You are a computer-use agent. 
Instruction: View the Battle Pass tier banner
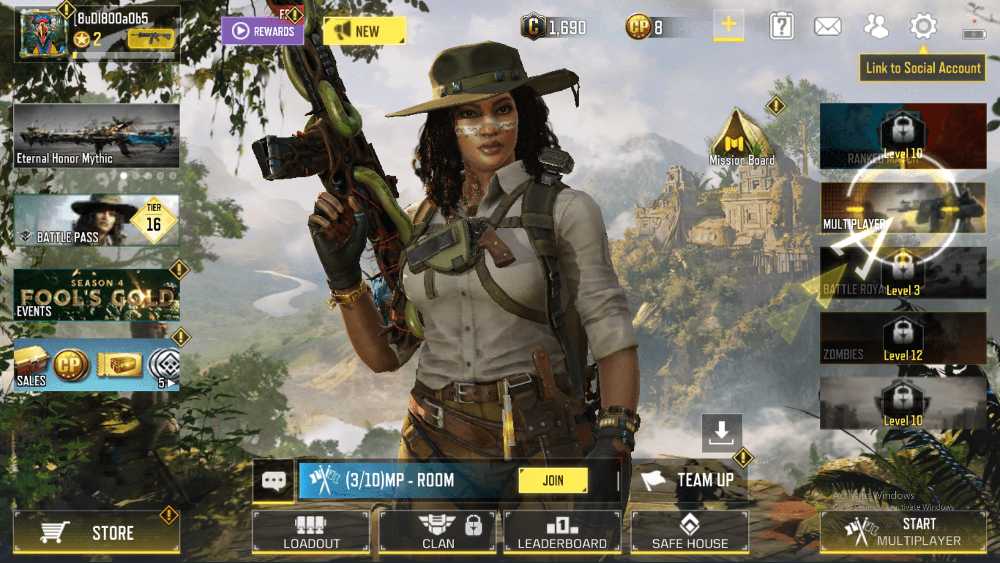pos(96,220)
